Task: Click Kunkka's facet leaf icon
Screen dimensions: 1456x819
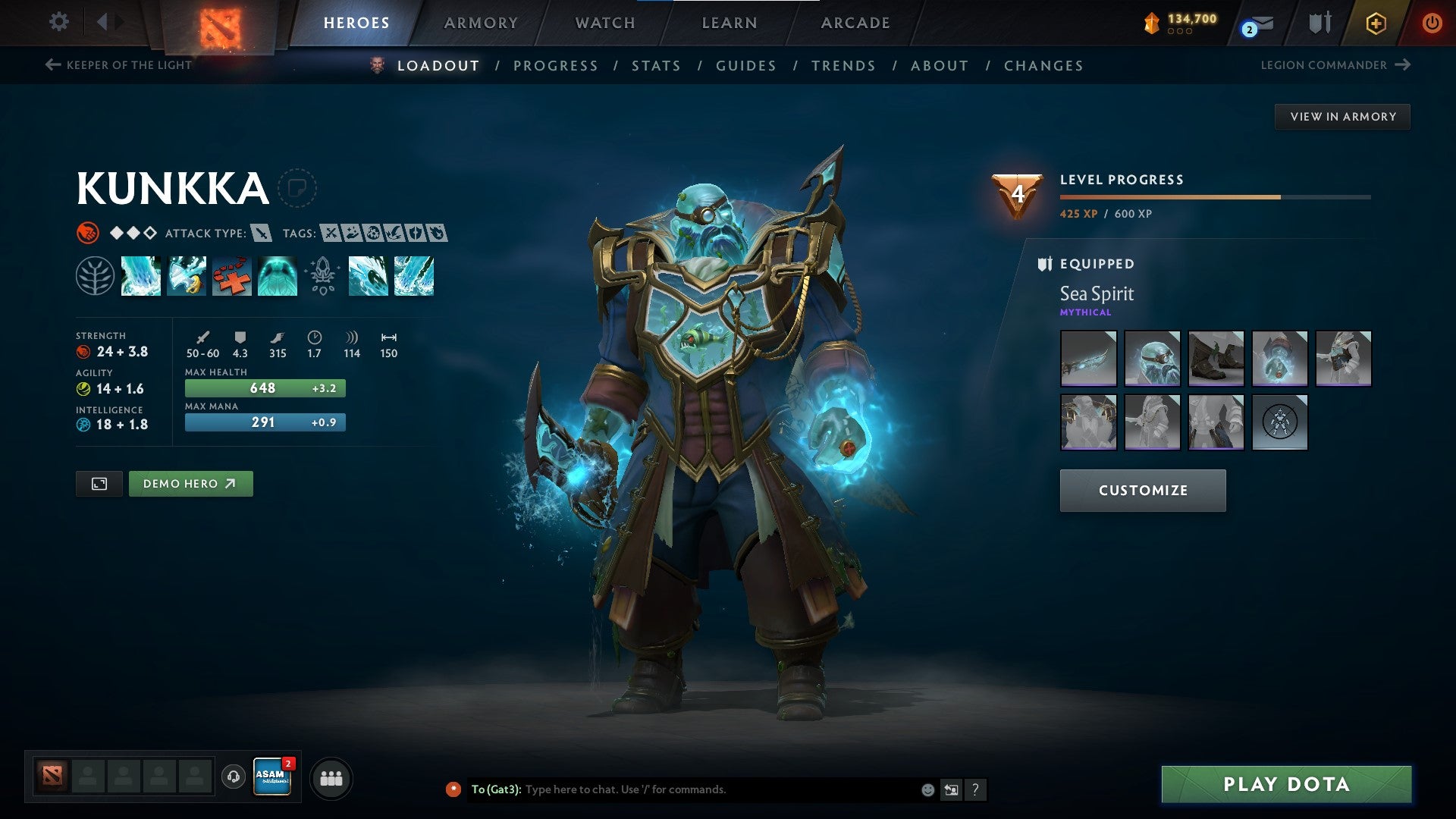Action: 96,276
